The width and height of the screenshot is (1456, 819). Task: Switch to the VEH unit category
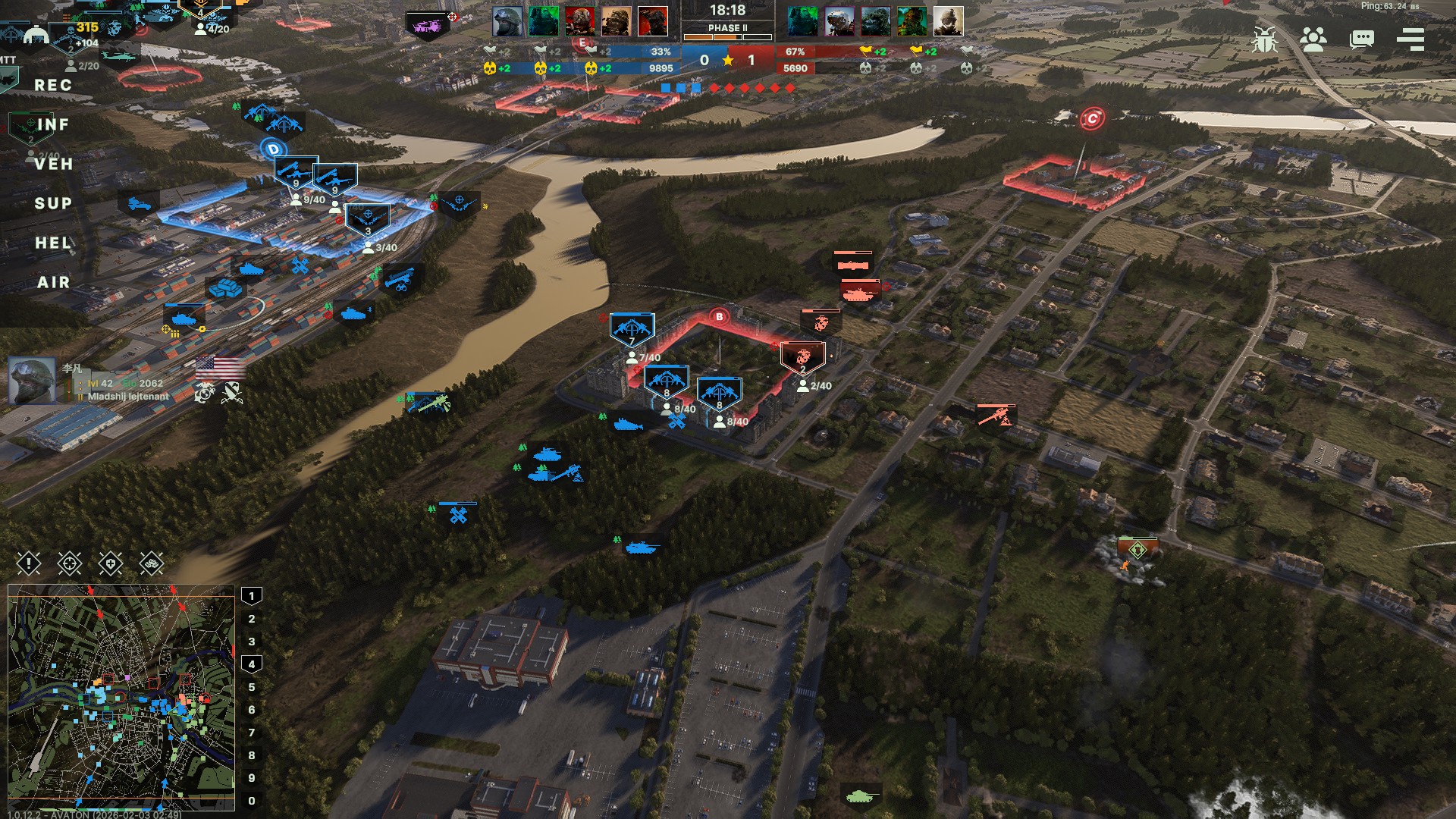coord(53,165)
